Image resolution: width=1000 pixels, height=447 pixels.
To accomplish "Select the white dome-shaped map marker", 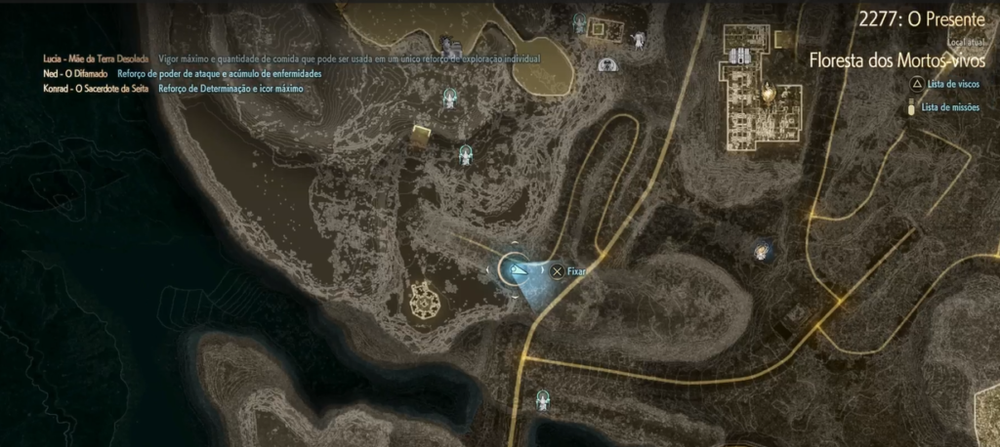I will [608, 66].
